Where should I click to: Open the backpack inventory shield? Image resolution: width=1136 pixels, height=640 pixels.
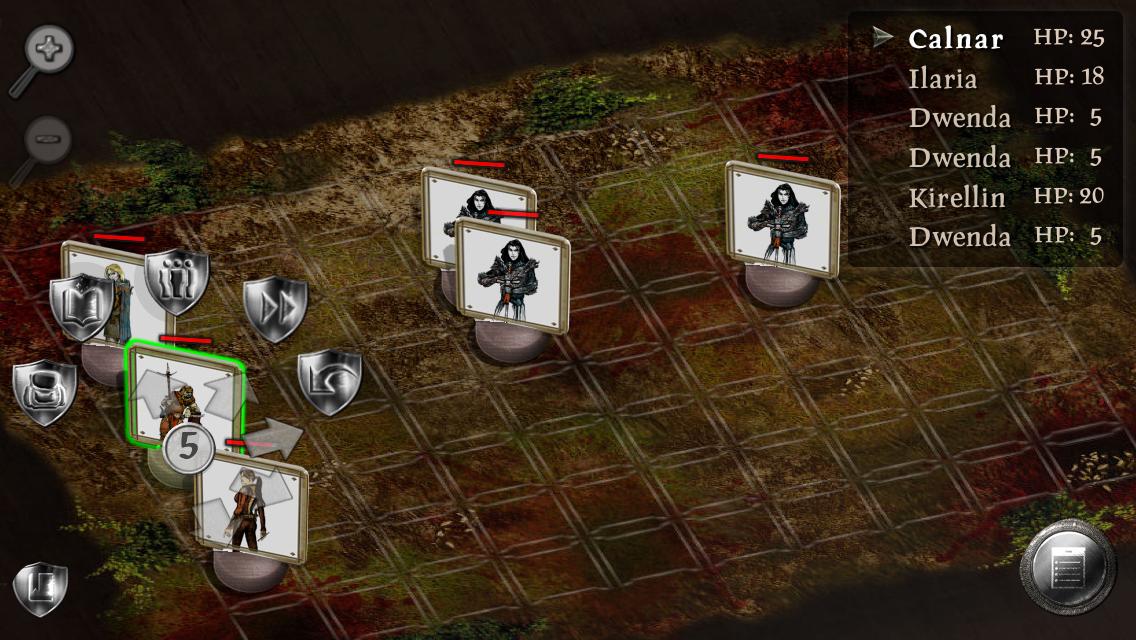tap(45, 391)
